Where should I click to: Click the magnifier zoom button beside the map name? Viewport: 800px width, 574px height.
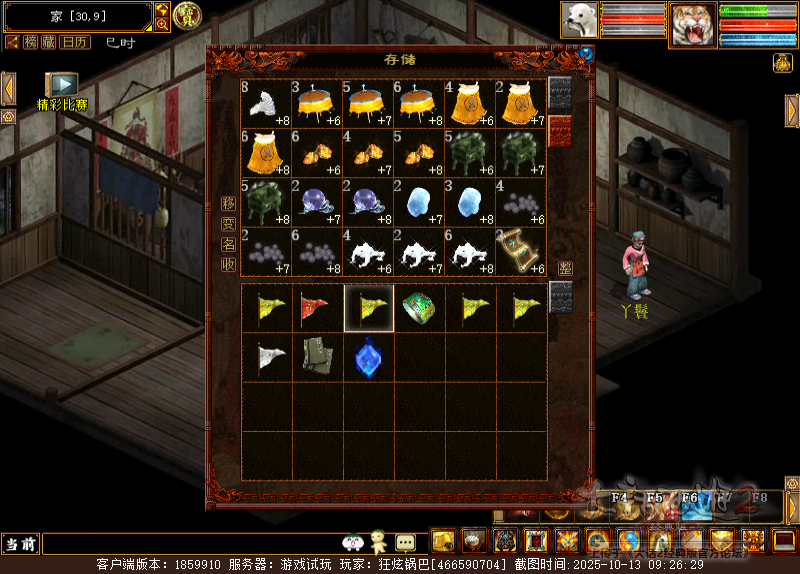point(162,24)
